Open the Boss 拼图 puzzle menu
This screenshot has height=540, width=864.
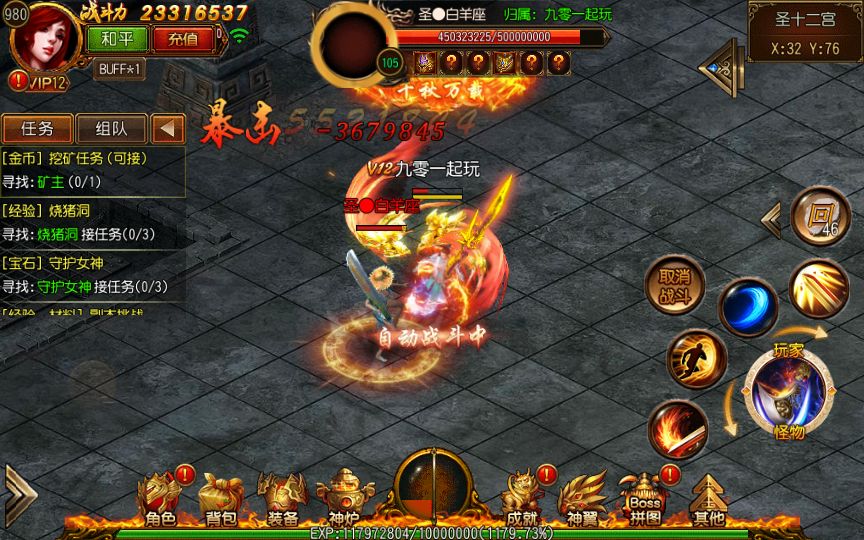(x=645, y=498)
